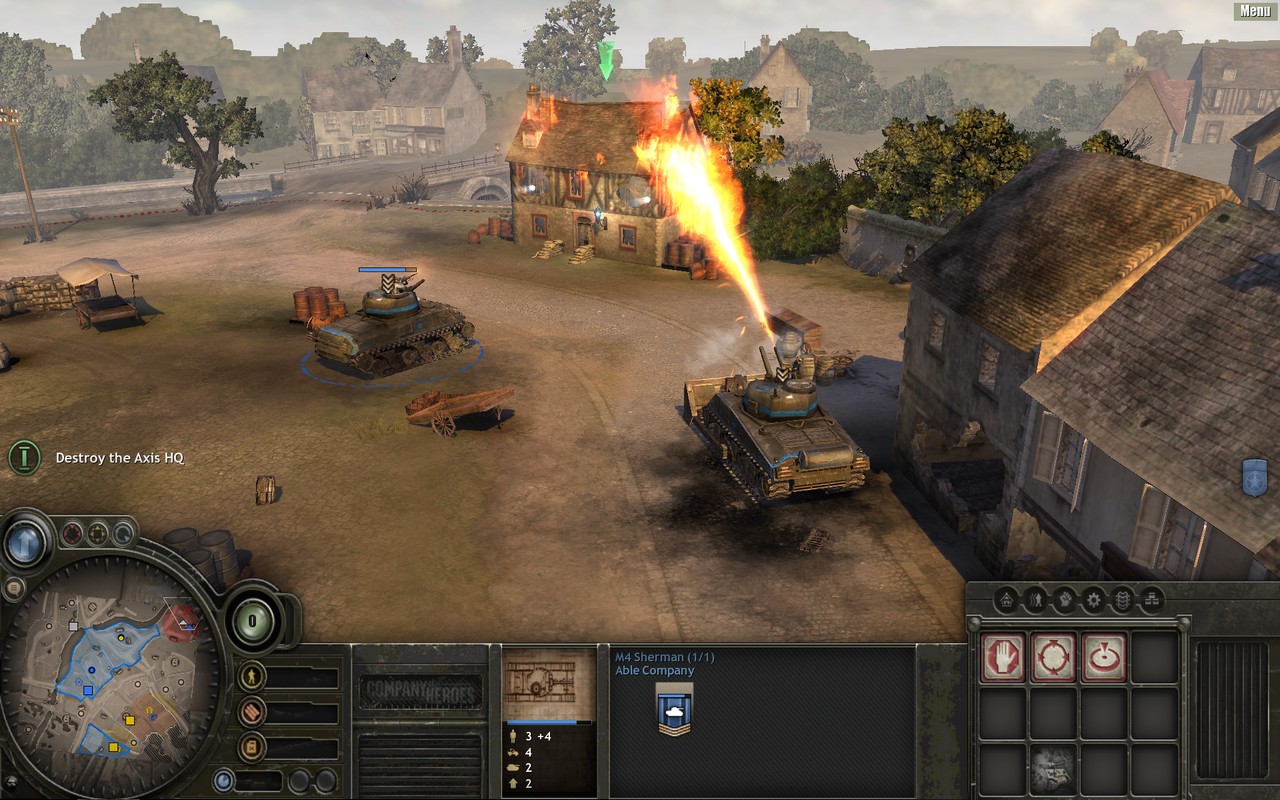Click the manpower soldier resource icon
This screenshot has height=800, width=1280.
pyautogui.click(x=252, y=676)
